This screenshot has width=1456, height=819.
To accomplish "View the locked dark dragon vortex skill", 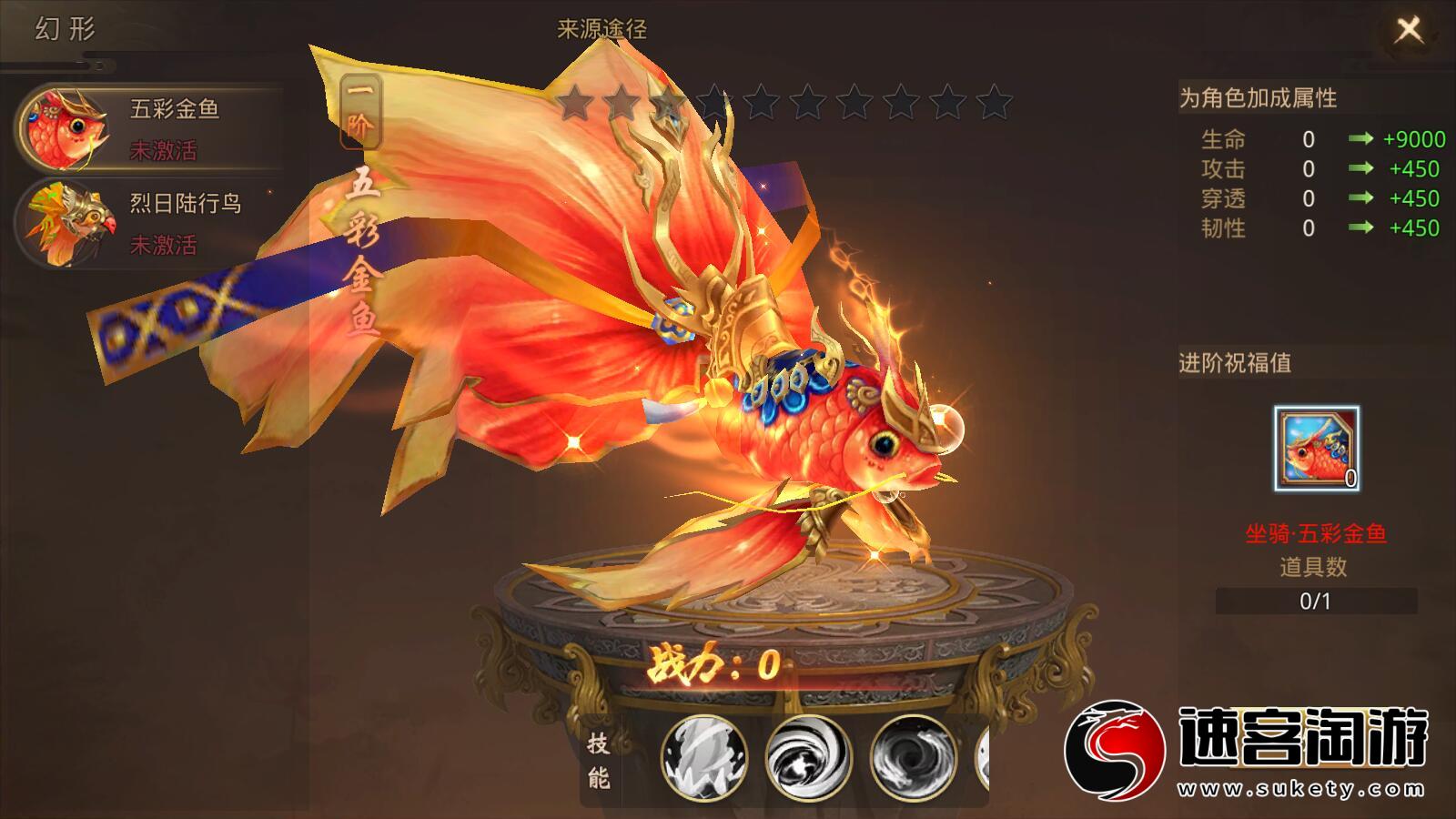I will click(913, 757).
